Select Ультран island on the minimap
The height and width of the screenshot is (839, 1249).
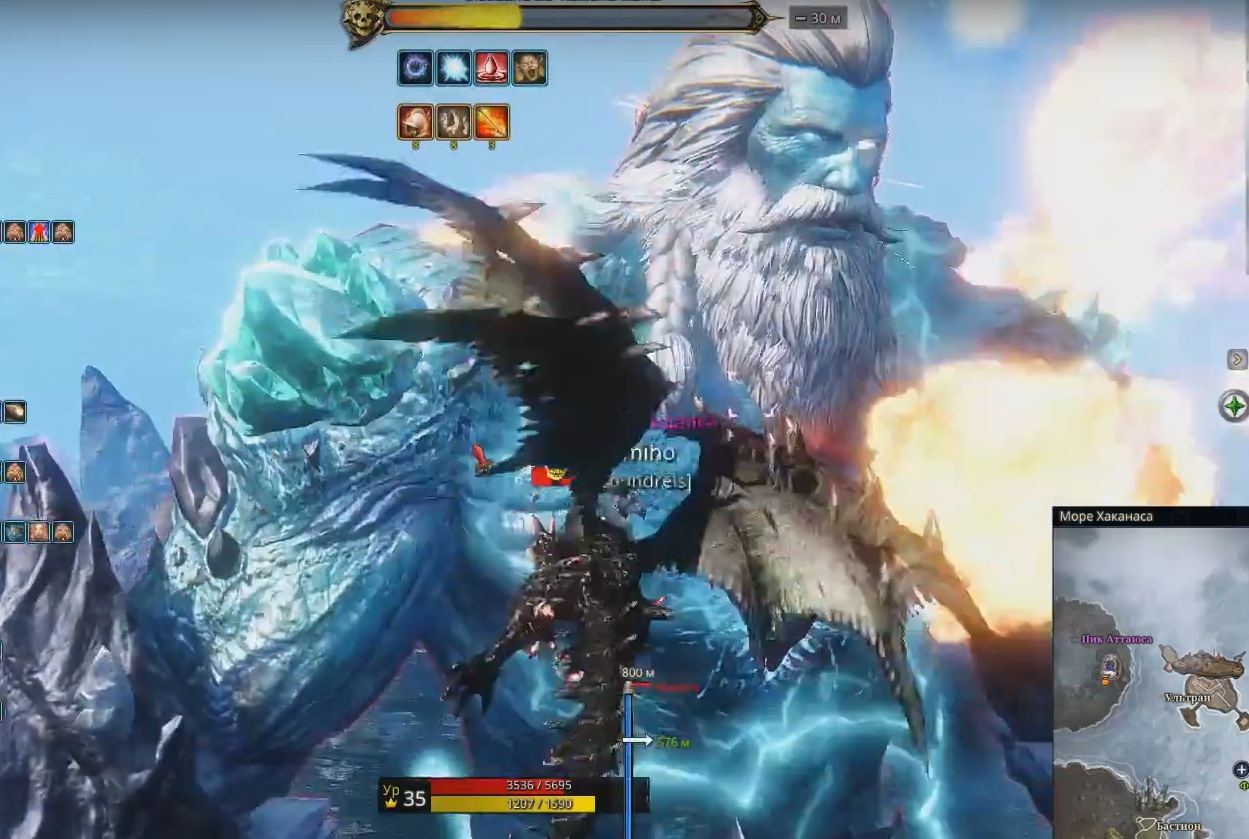1200,675
